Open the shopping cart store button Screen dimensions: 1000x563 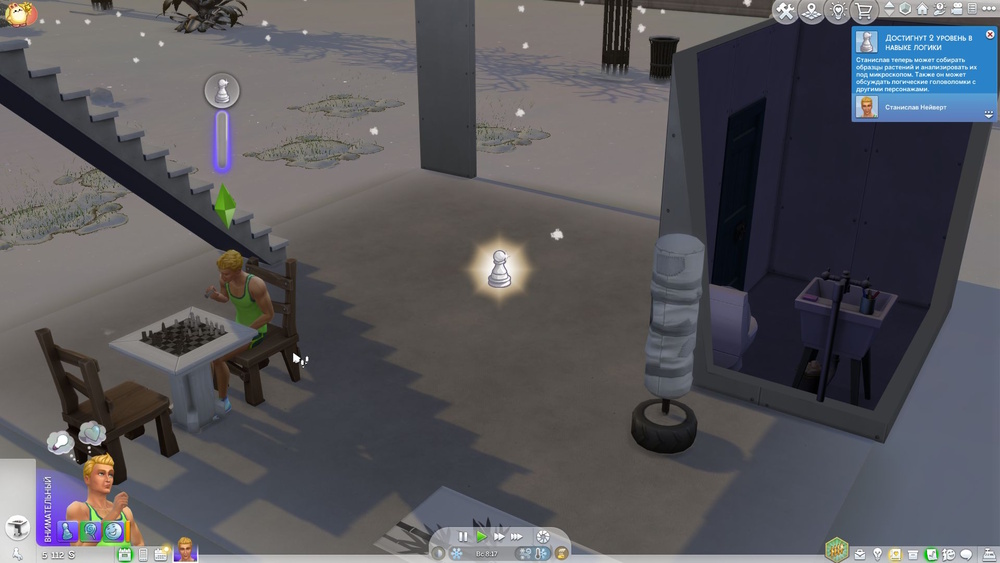tap(864, 11)
